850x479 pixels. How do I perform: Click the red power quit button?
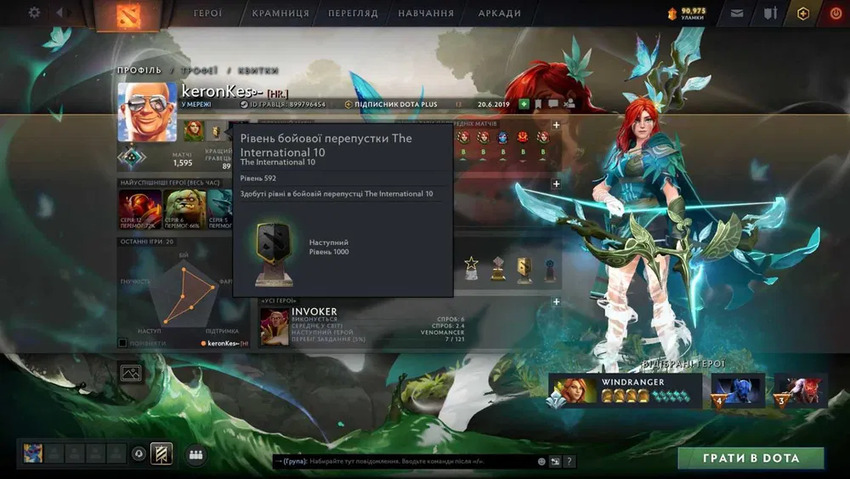[835, 14]
